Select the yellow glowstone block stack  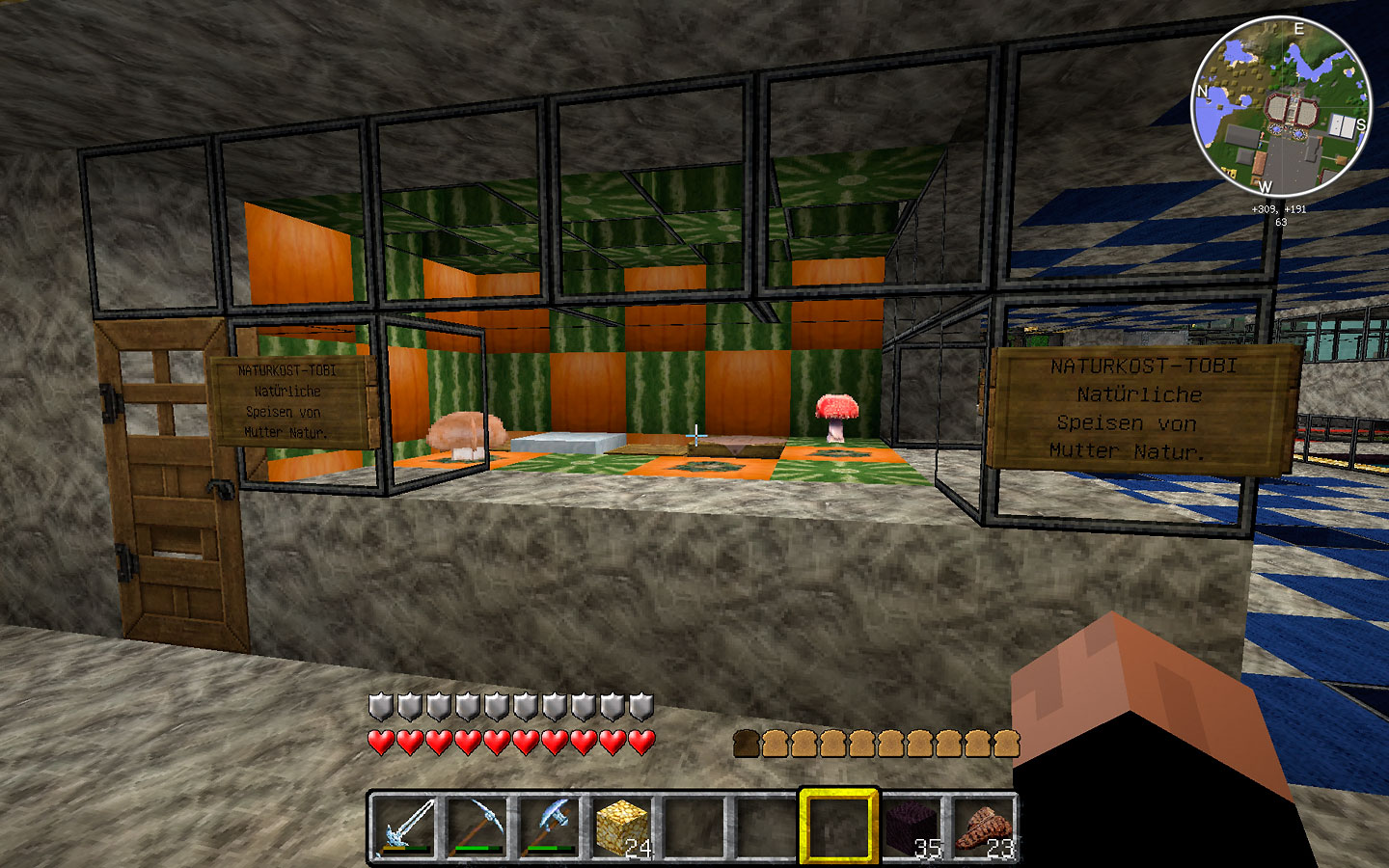621,827
